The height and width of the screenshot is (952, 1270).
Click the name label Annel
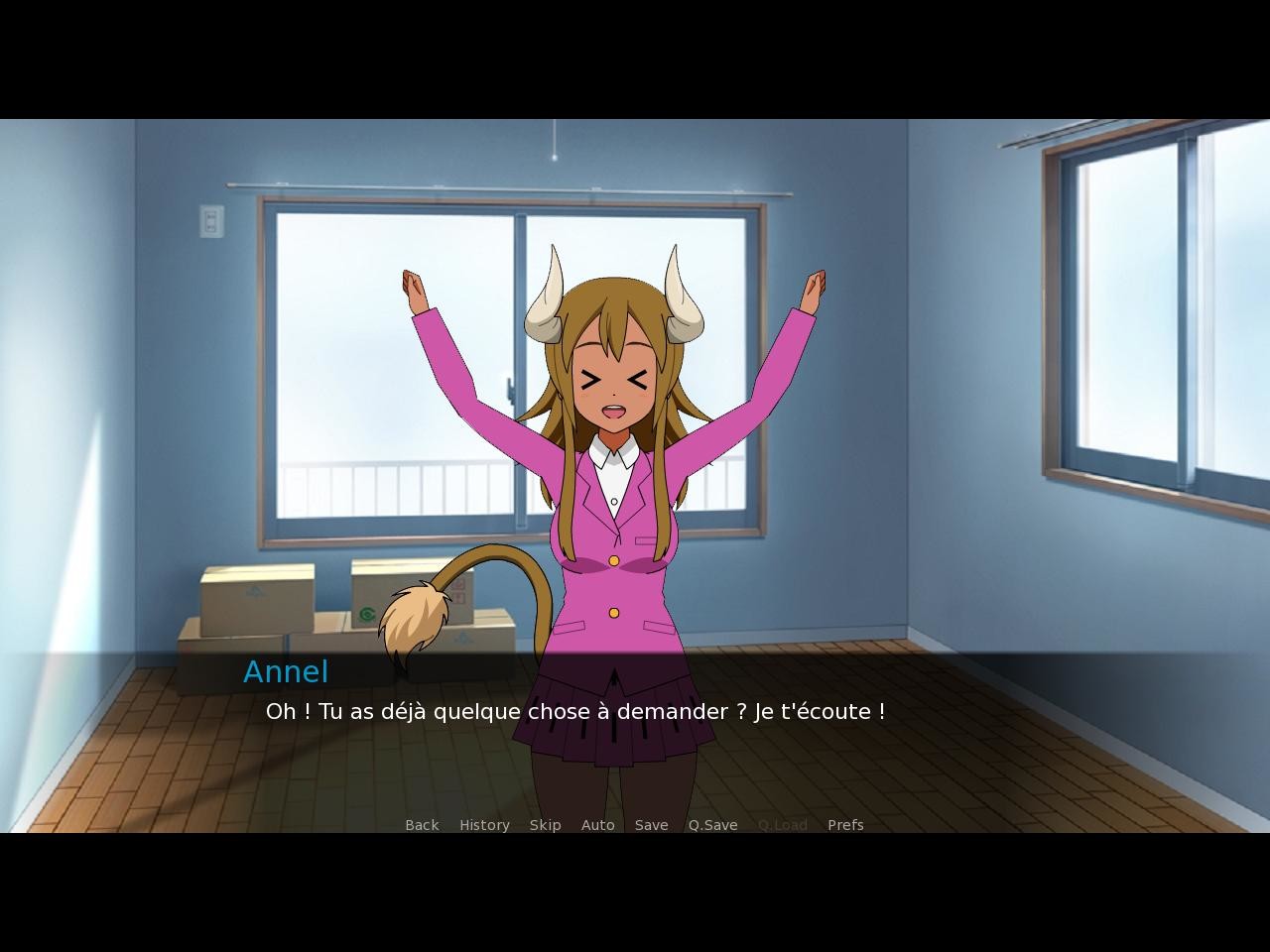click(x=286, y=671)
